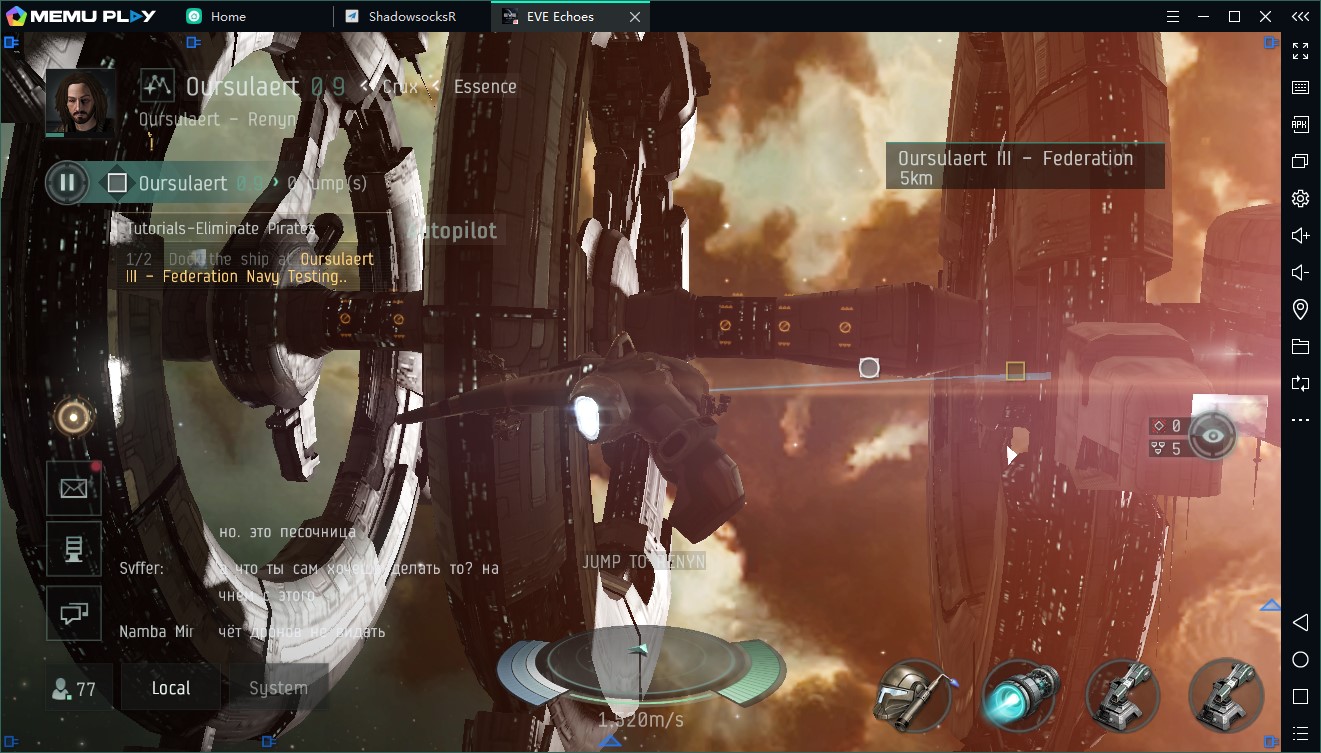The image size is (1321, 753).
Task: Select the Oursulaert III Federation station label
Action: click(1024, 166)
